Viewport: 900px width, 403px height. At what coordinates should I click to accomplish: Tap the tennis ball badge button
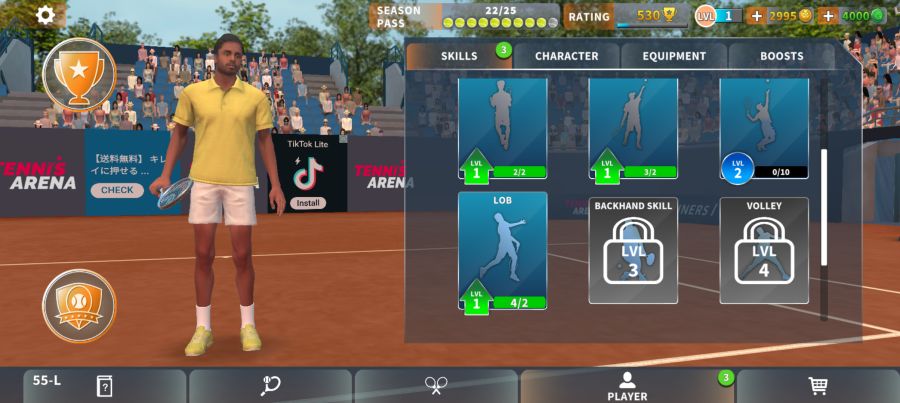click(x=79, y=305)
